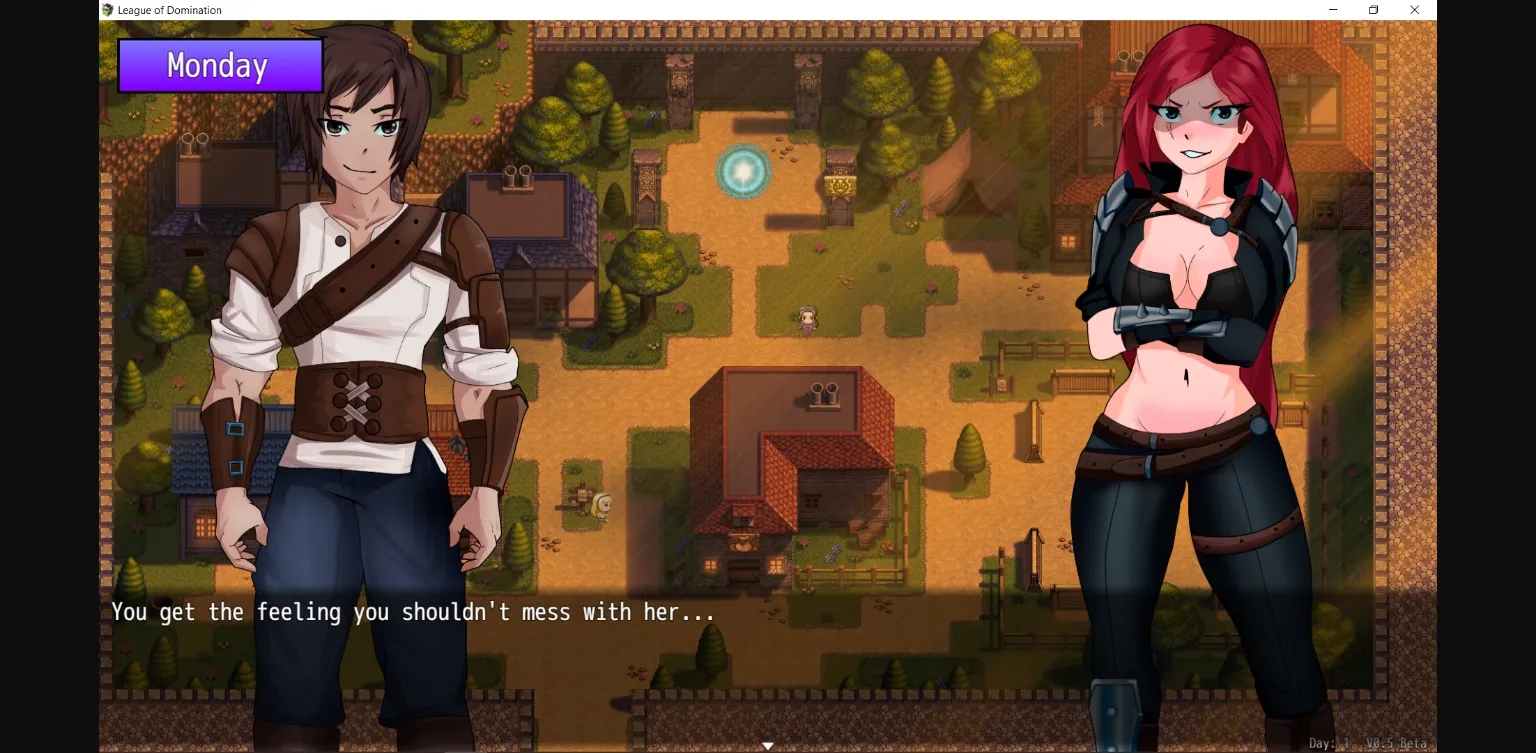Click the dialogue text about messing with her
Screen dimensions: 1536x753
[413, 611]
